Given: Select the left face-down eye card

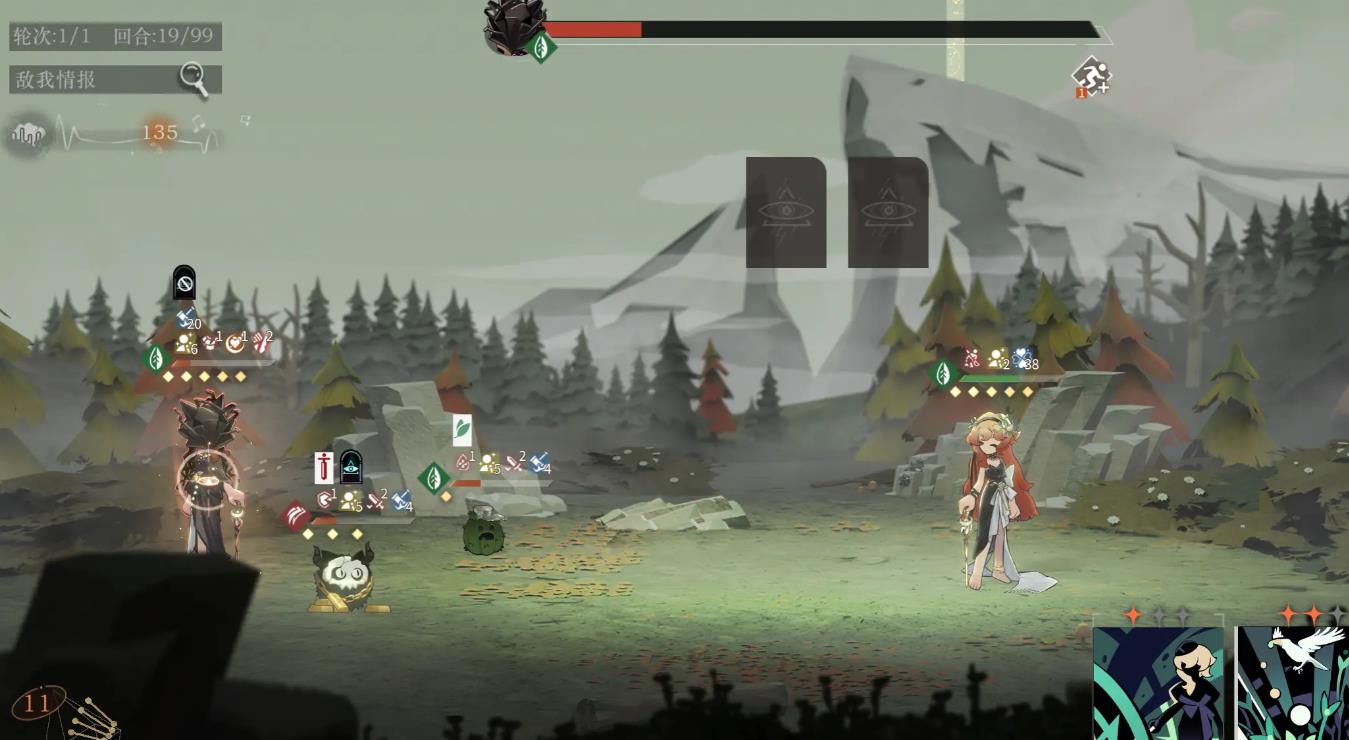Looking at the screenshot, I should [786, 212].
